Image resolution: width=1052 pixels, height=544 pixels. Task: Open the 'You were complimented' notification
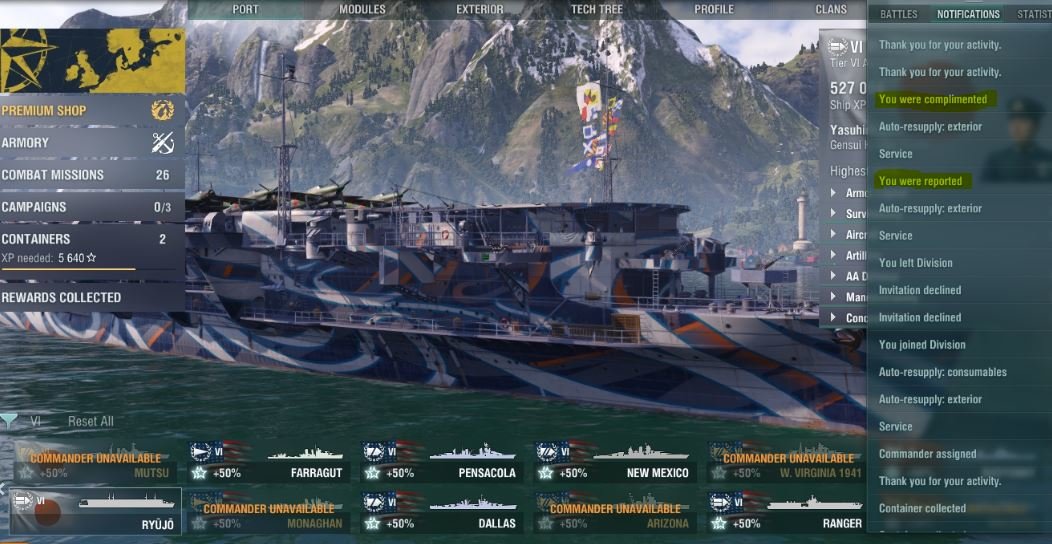point(932,99)
